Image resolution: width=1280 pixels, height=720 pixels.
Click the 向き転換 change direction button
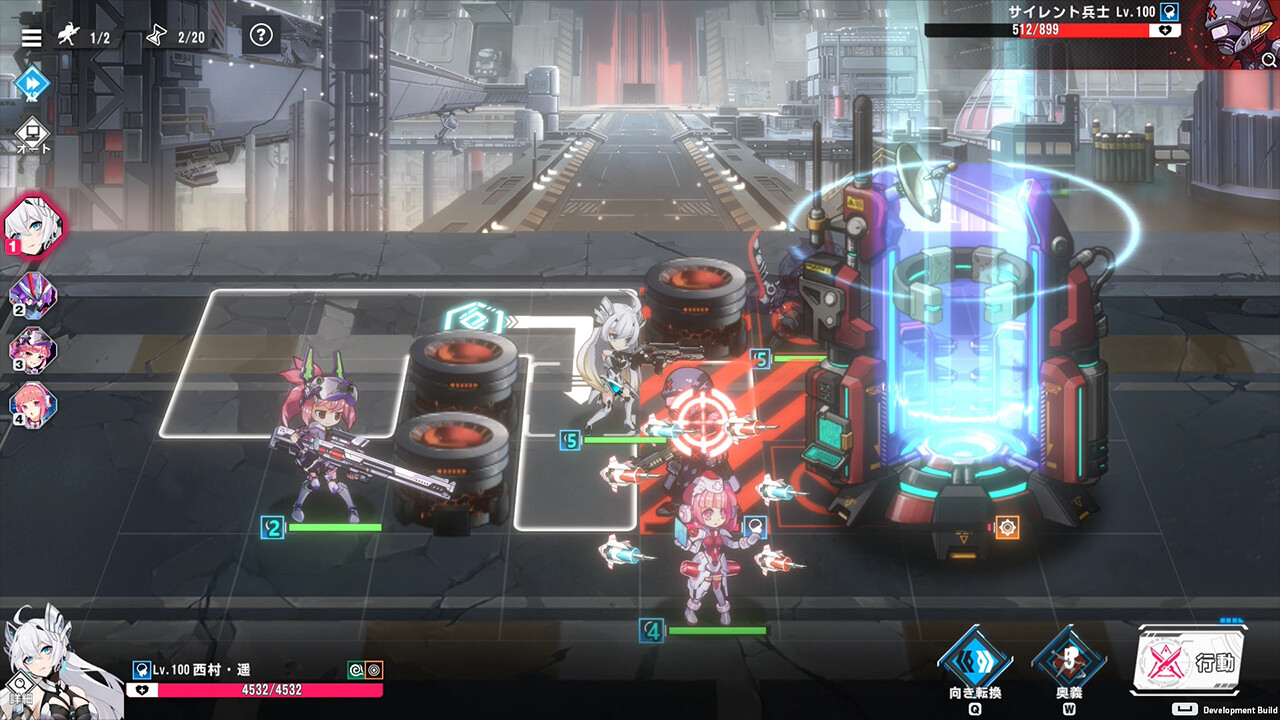tap(974, 662)
